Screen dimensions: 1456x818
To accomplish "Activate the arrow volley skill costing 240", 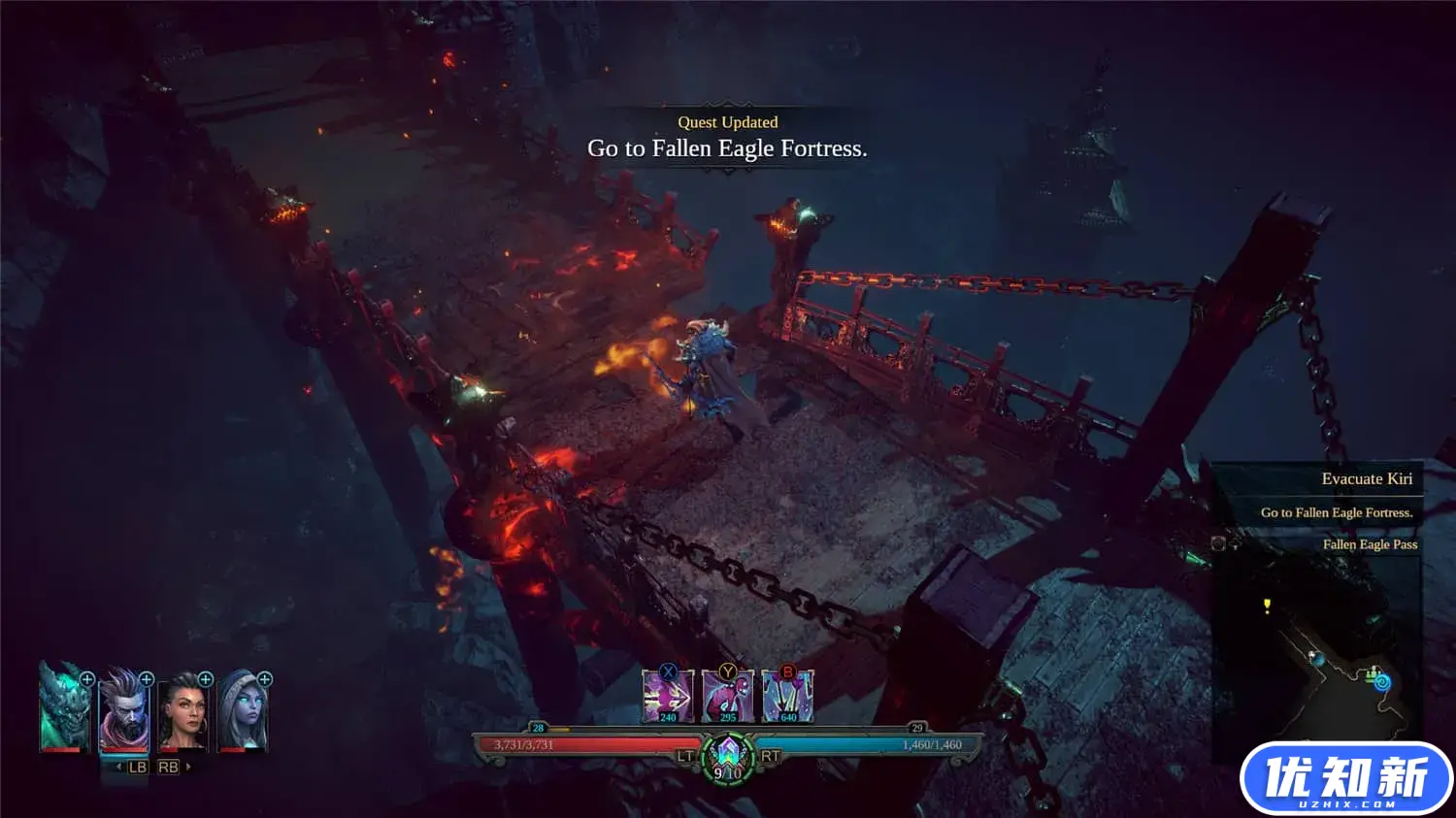I will click(x=668, y=697).
